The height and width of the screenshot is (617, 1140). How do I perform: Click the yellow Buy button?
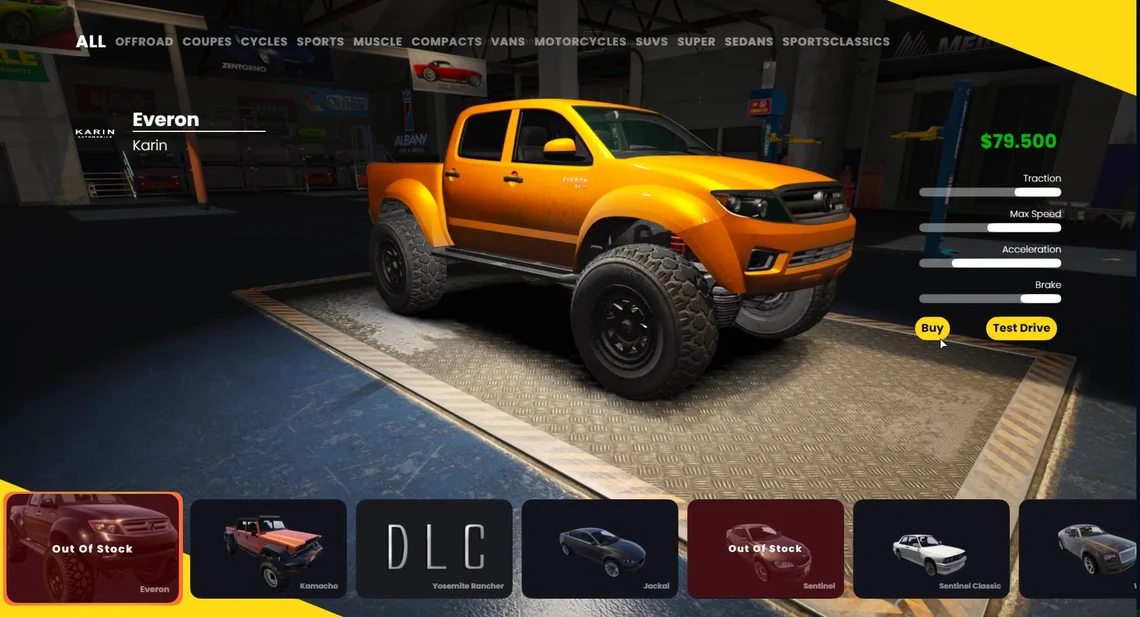click(x=932, y=328)
